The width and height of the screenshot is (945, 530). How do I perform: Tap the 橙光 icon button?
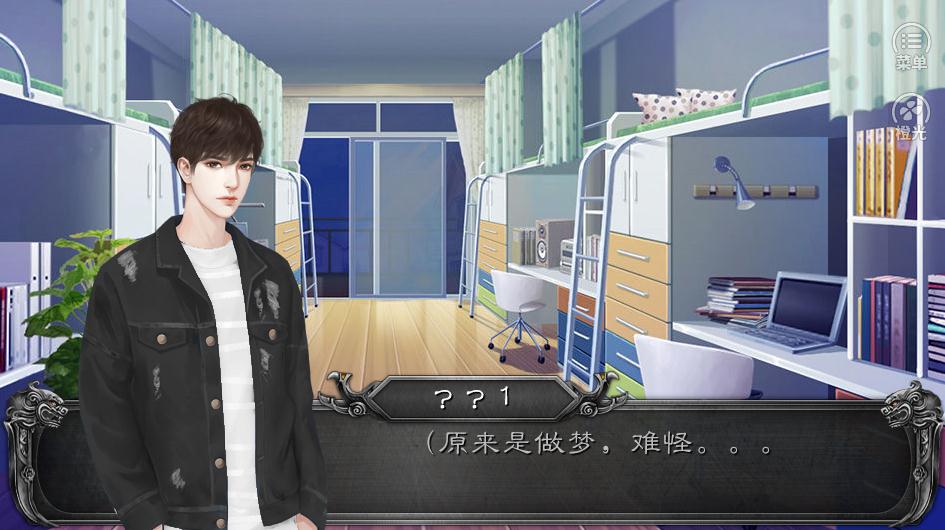point(910,112)
